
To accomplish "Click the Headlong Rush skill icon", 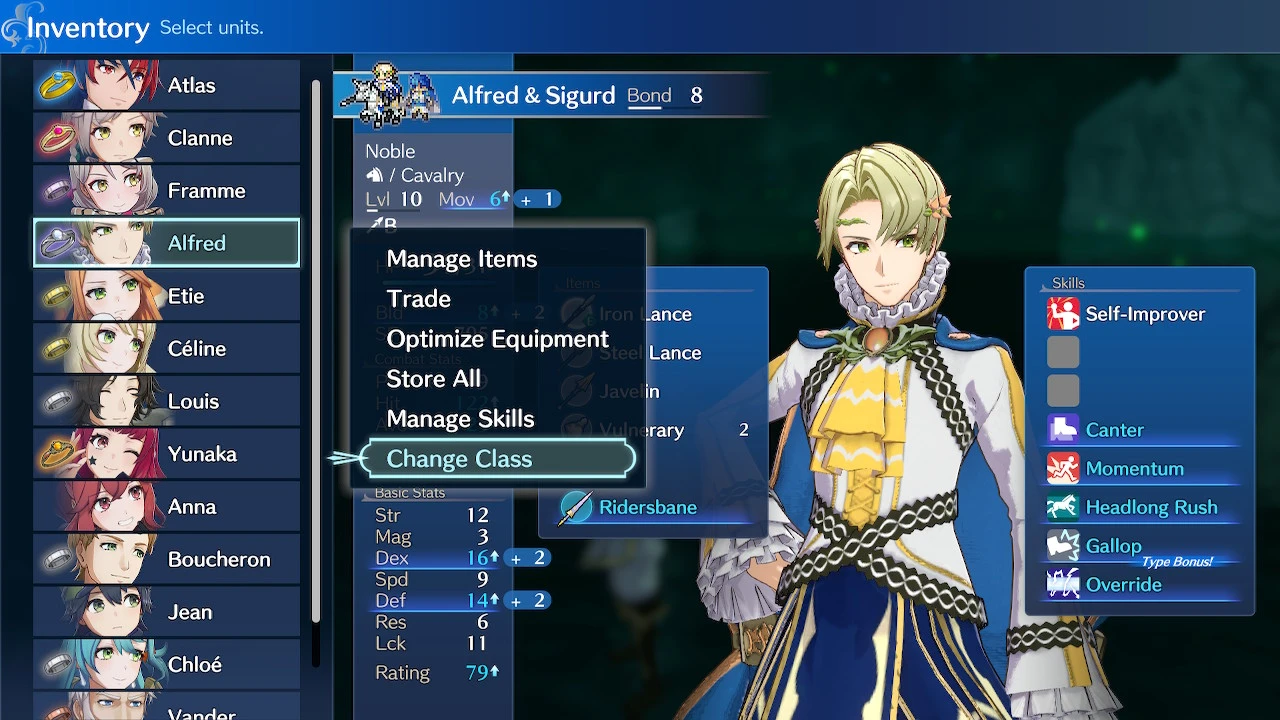I will click(1063, 507).
